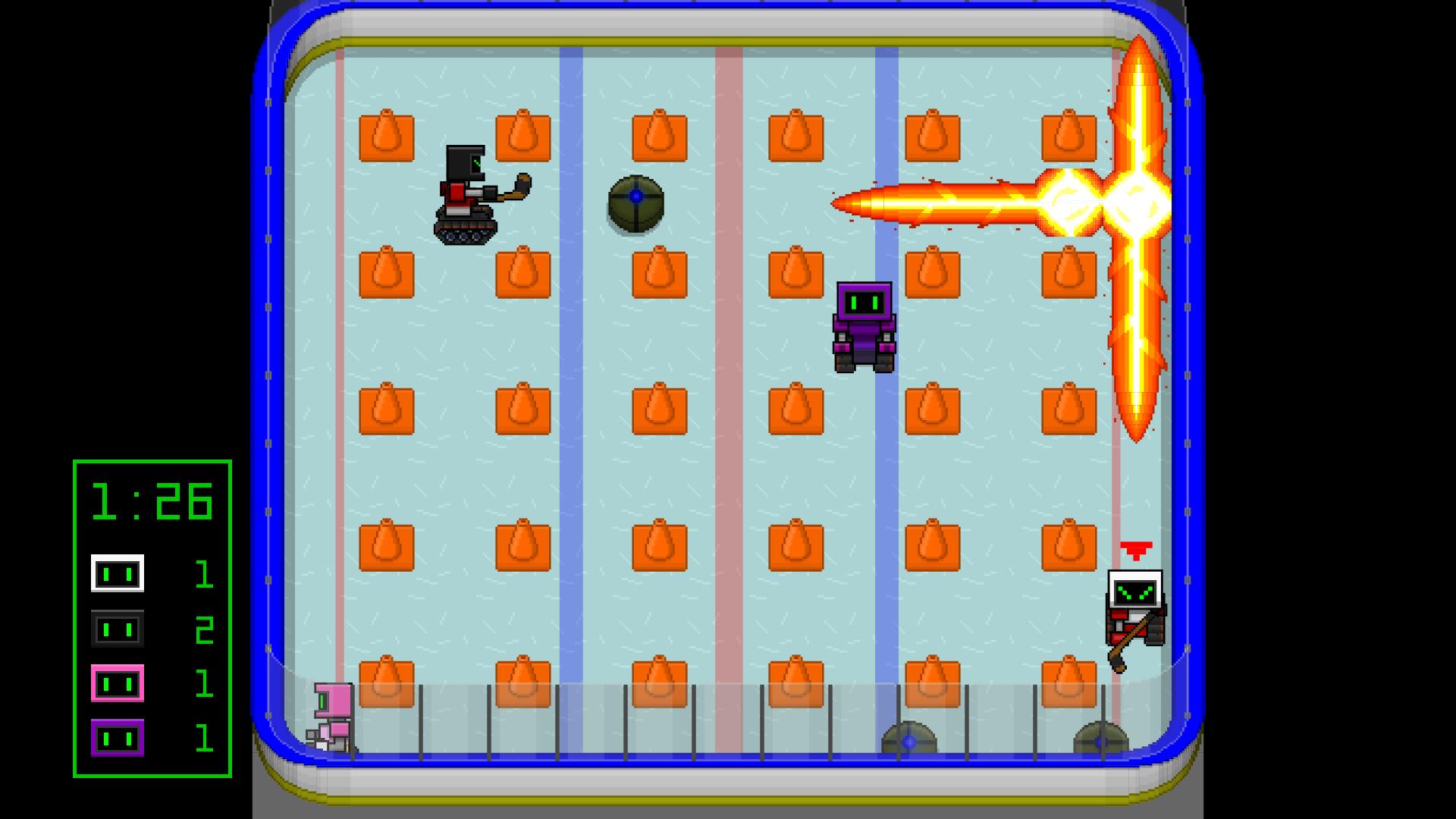Open the top left orange cone crate
1456x819 pixels.
(x=387, y=138)
